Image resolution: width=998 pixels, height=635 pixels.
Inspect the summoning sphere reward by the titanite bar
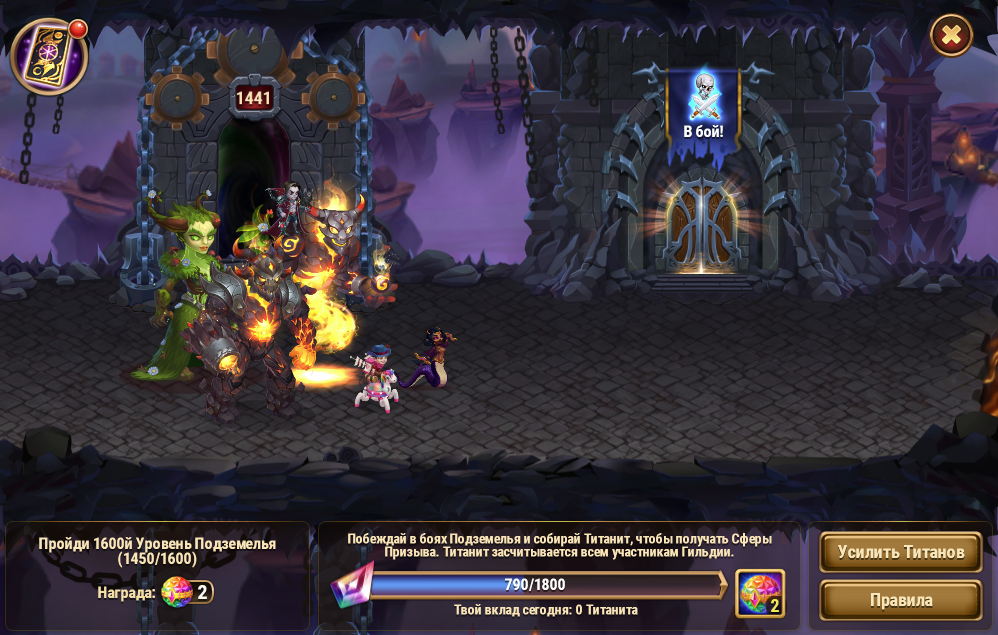coord(759,593)
